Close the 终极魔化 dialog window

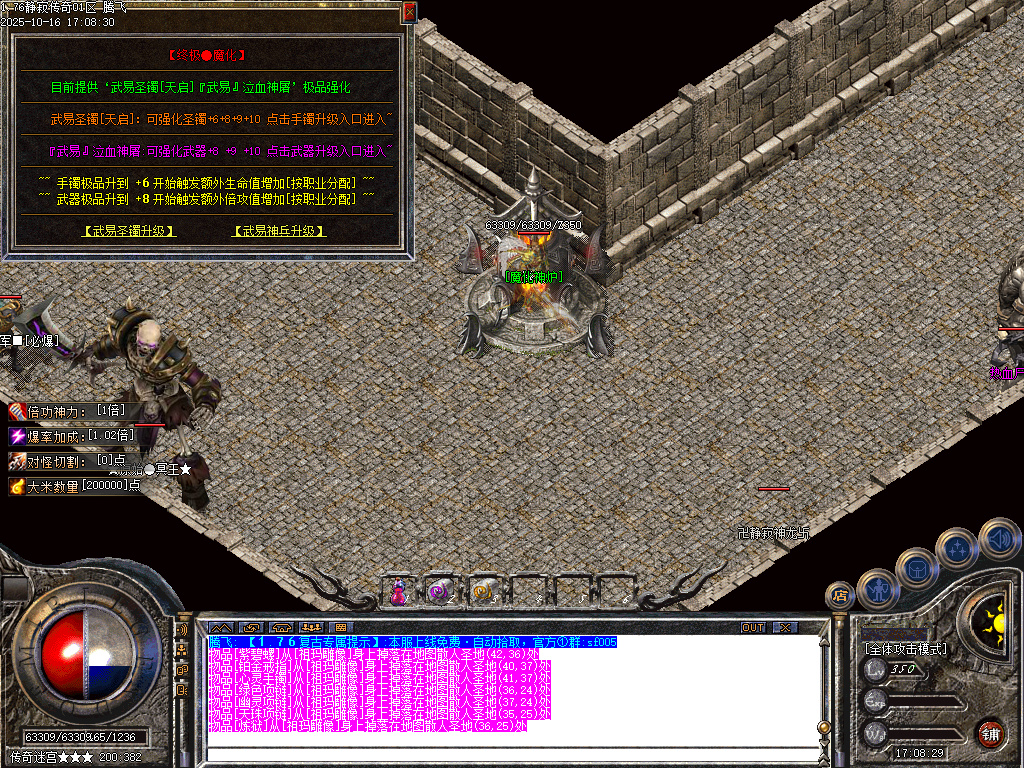pos(409,13)
